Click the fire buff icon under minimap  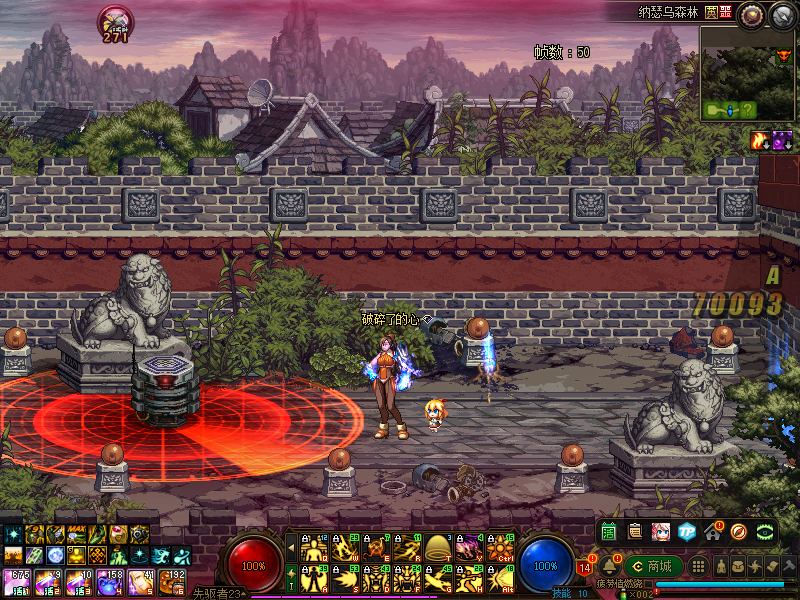759,141
